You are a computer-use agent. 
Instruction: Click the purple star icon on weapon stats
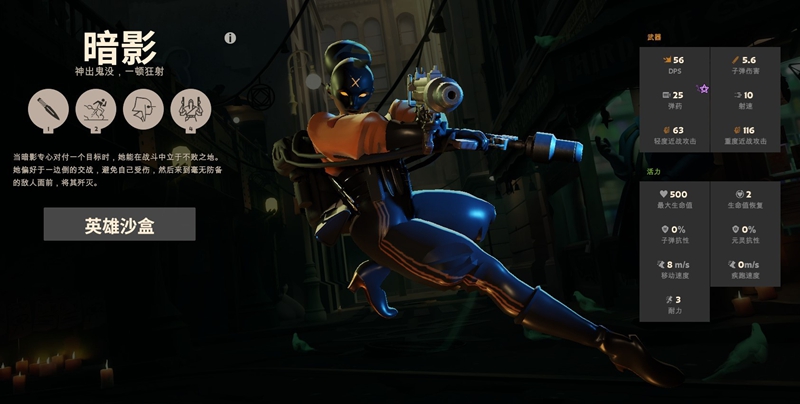click(x=704, y=89)
